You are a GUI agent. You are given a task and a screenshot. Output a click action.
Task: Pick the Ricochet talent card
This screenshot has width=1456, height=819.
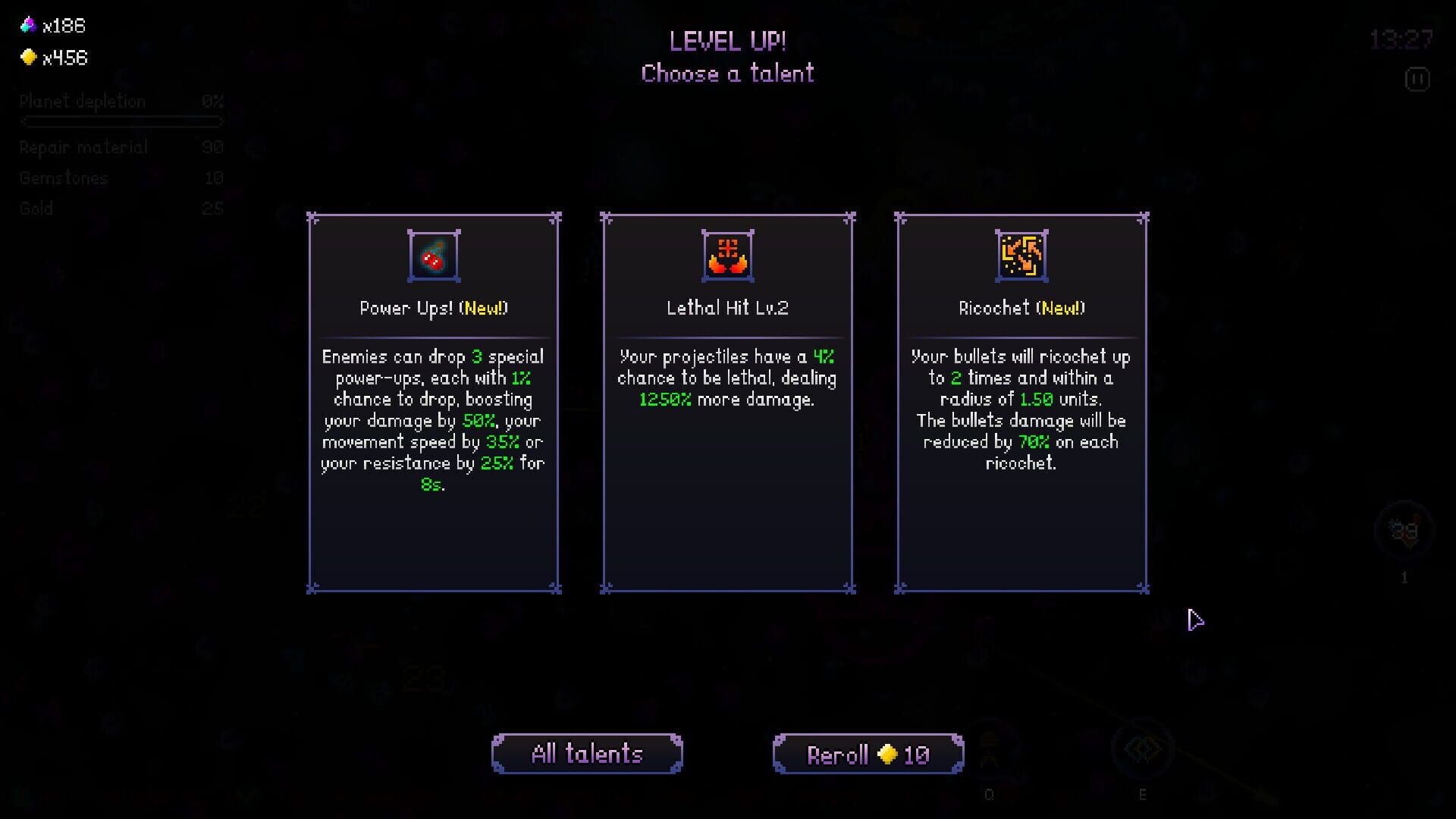click(1021, 402)
